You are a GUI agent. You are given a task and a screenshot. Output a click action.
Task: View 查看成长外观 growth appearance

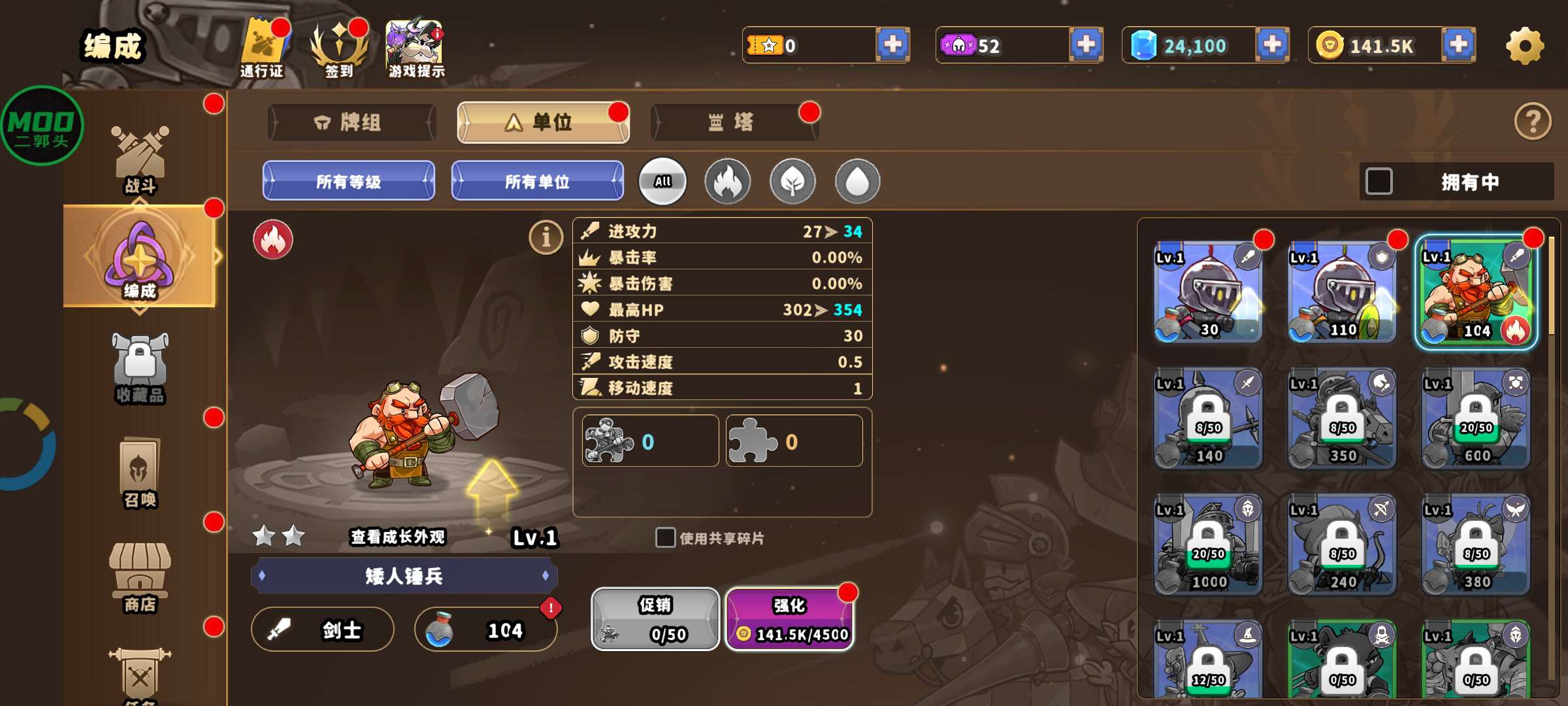click(397, 537)
